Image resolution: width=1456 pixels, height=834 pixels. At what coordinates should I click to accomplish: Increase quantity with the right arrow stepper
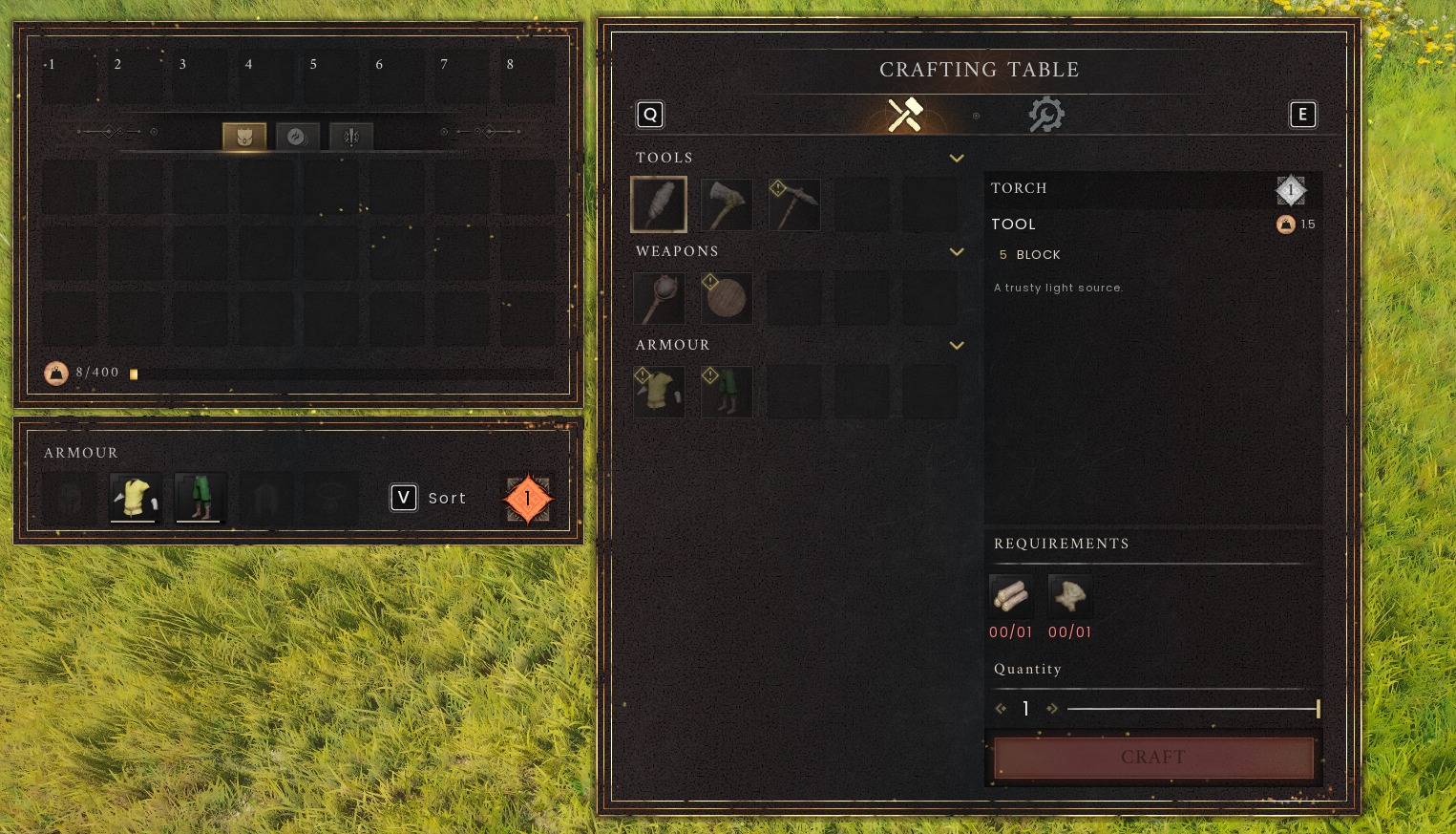pyautogui.click(x=1053, y=708)
